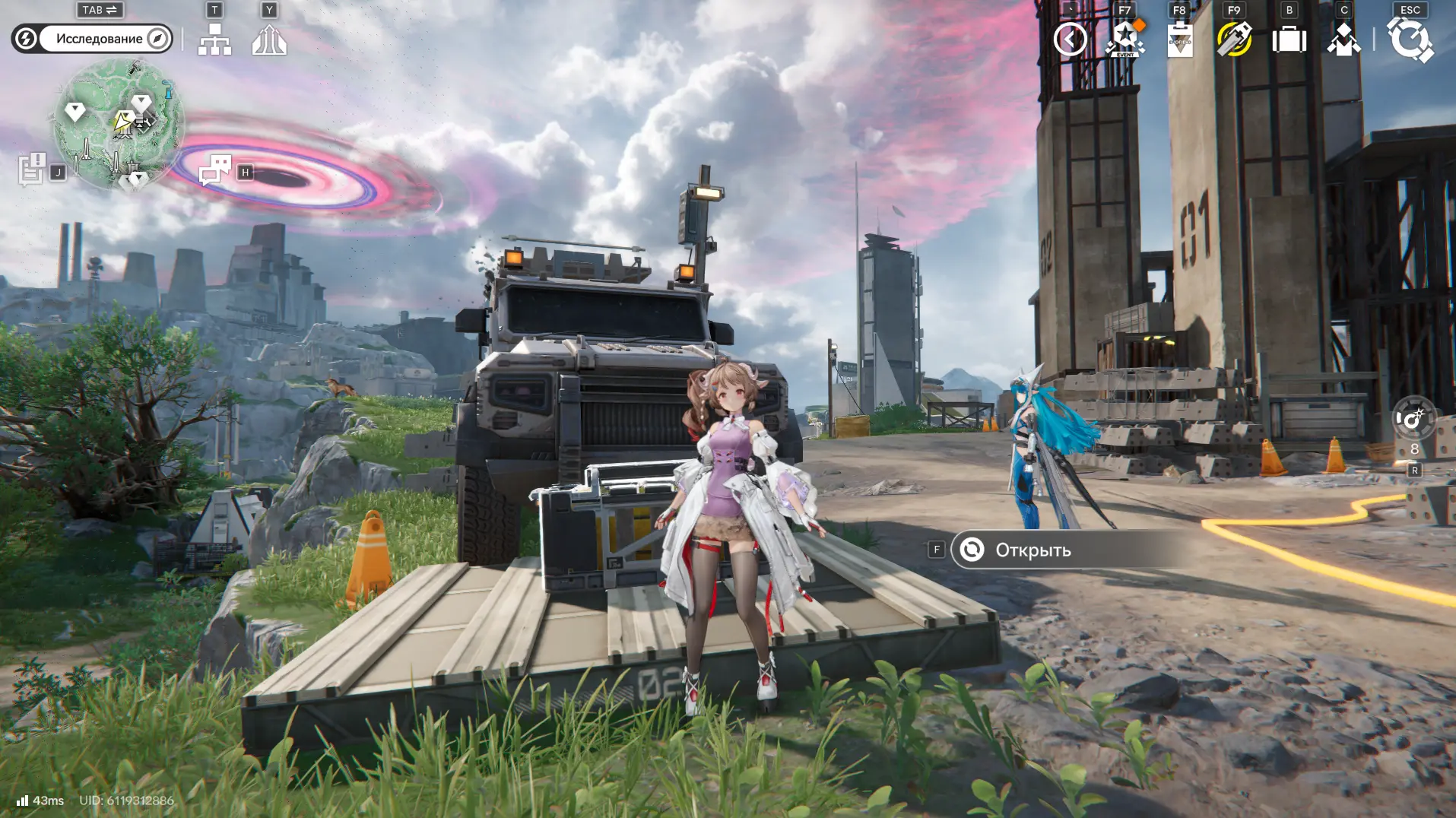
Task: Open the tower buildings icon
Action: point(269,40)
